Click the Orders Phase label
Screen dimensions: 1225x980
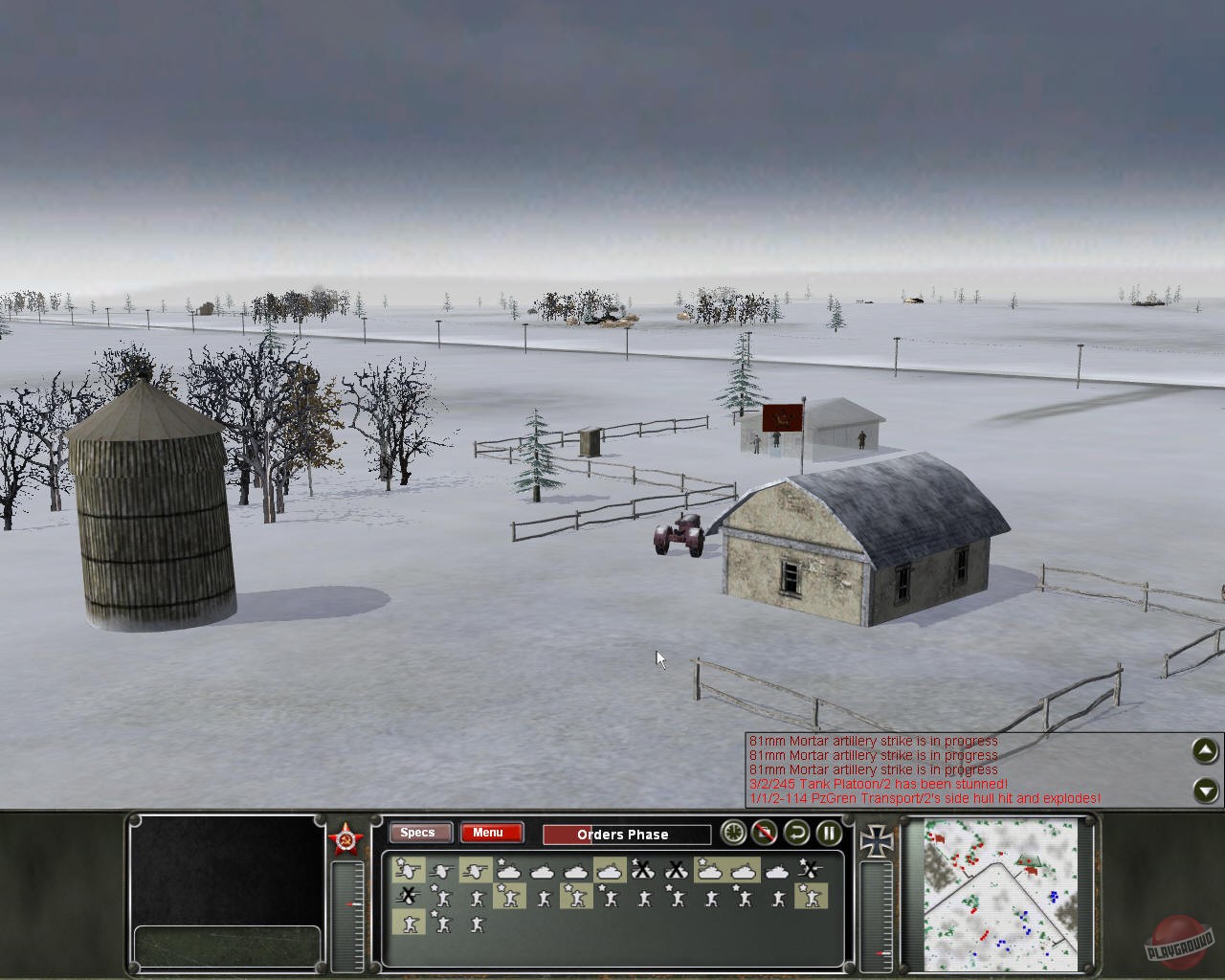[x=625, y=835]
